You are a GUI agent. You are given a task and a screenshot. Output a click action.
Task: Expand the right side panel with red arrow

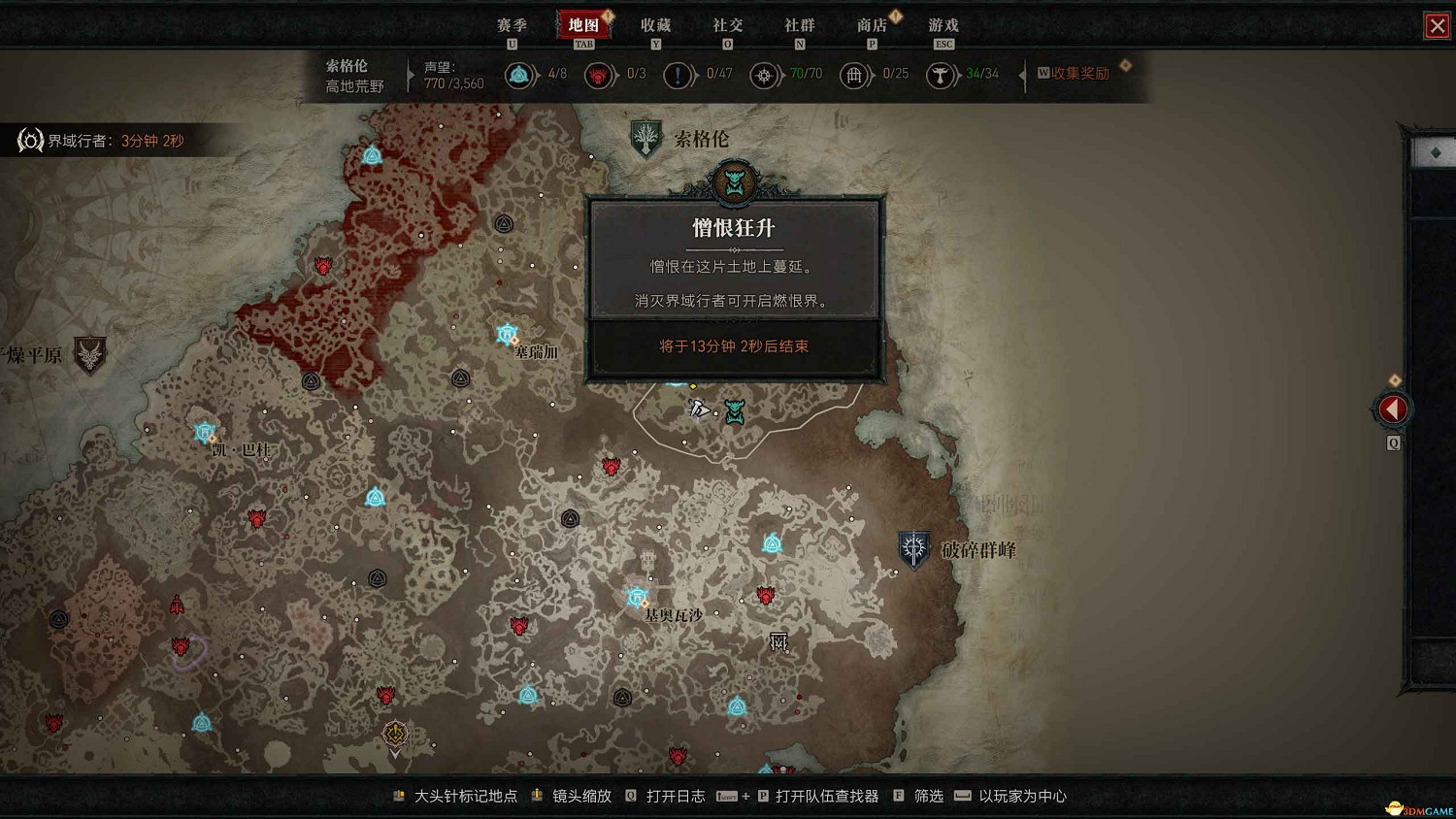click(1392, 409)
